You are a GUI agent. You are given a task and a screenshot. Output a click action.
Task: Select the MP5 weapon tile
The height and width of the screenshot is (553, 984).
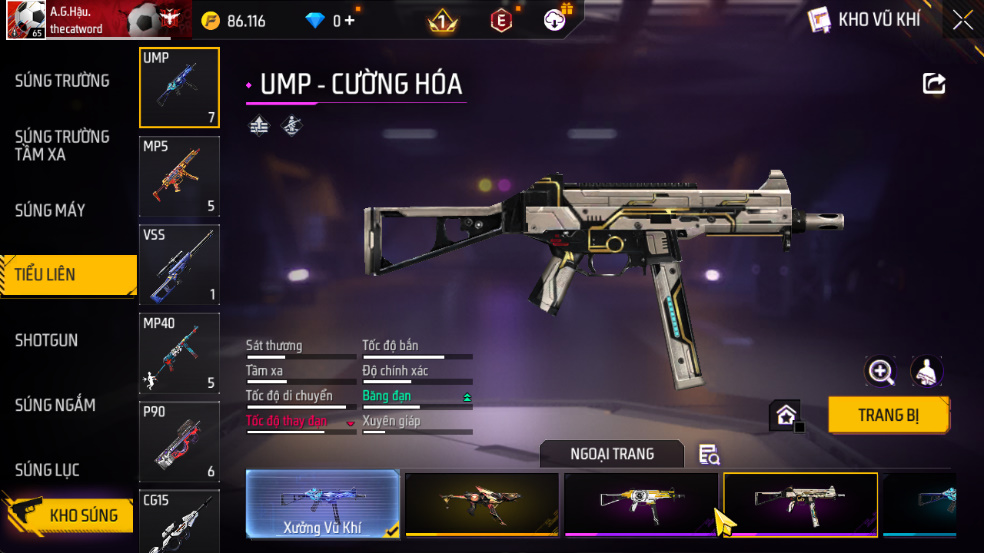pyautogui.click(x=179, y=176)
